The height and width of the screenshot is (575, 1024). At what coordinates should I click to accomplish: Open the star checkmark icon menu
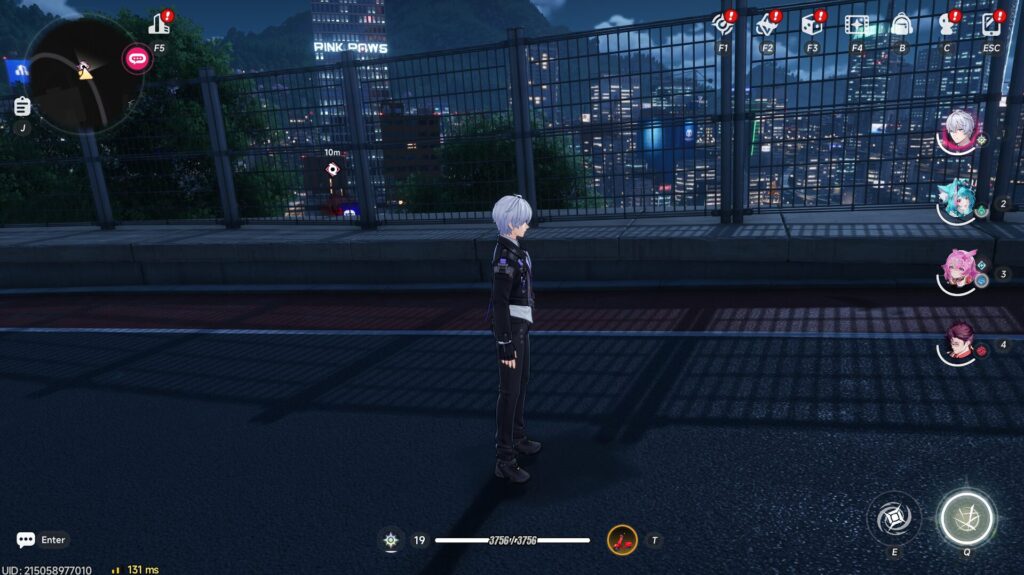click(767, 24)
